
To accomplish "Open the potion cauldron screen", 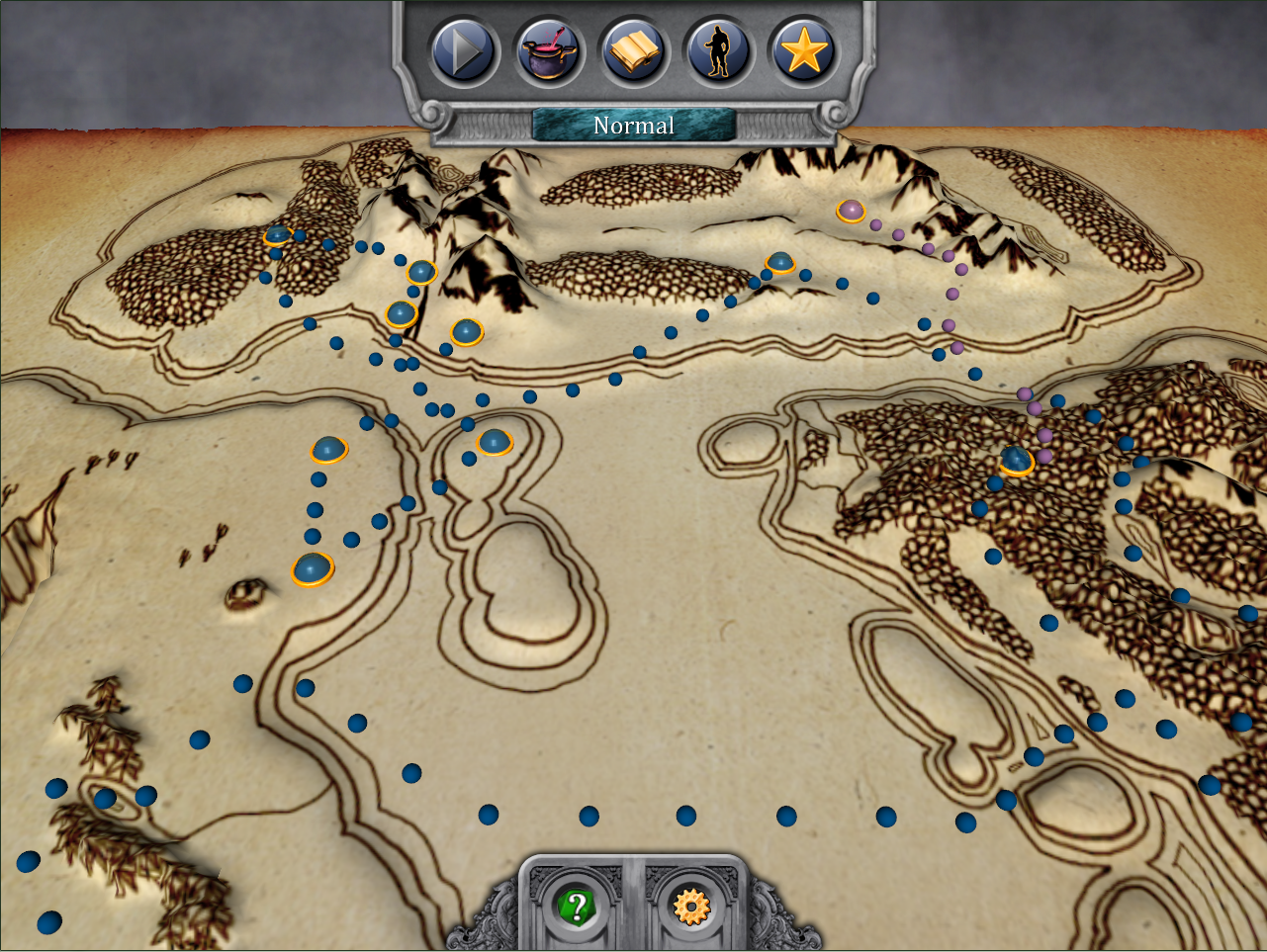I will (x=547, y=51).
